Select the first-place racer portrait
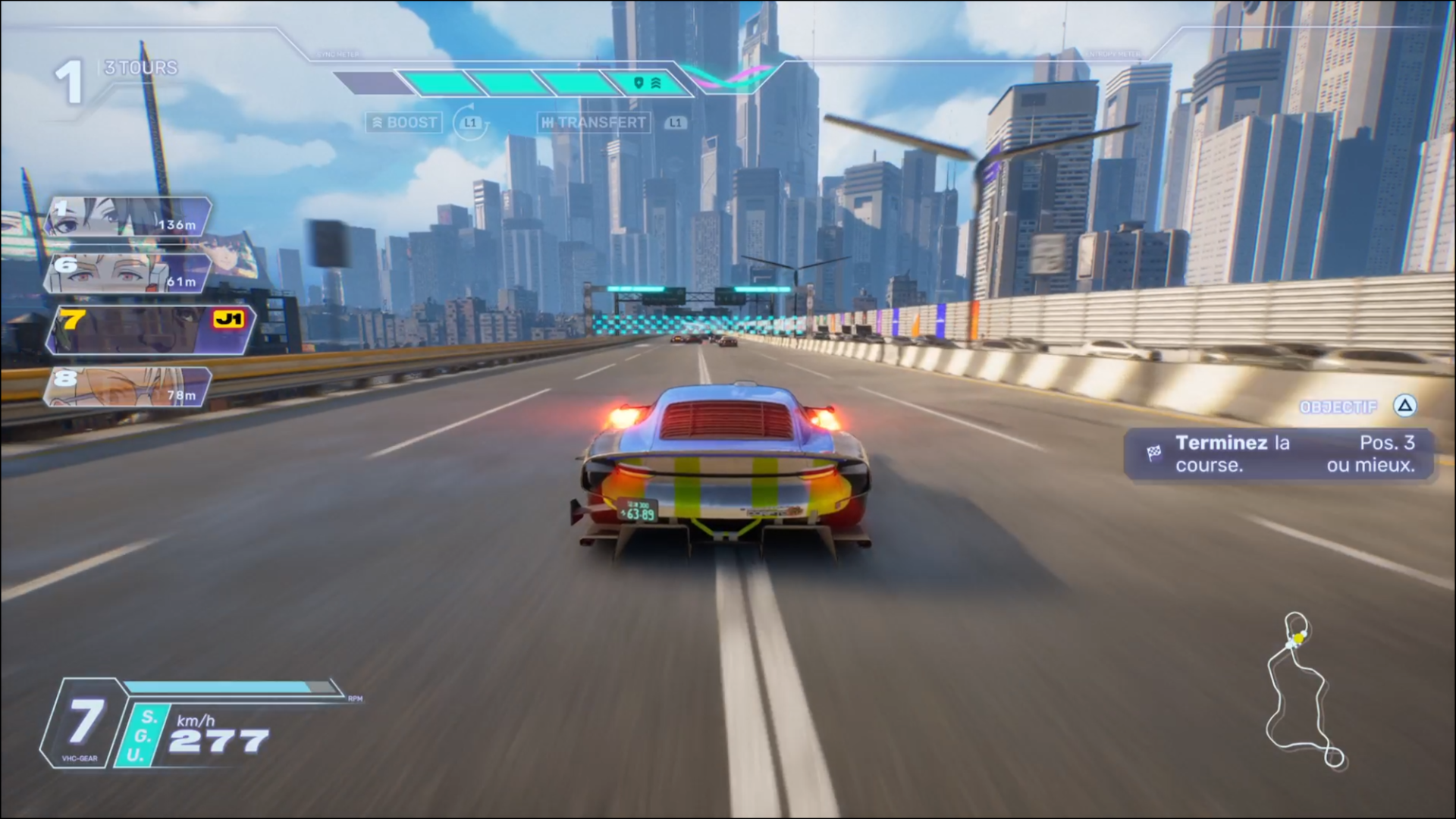 click(129, 216)
